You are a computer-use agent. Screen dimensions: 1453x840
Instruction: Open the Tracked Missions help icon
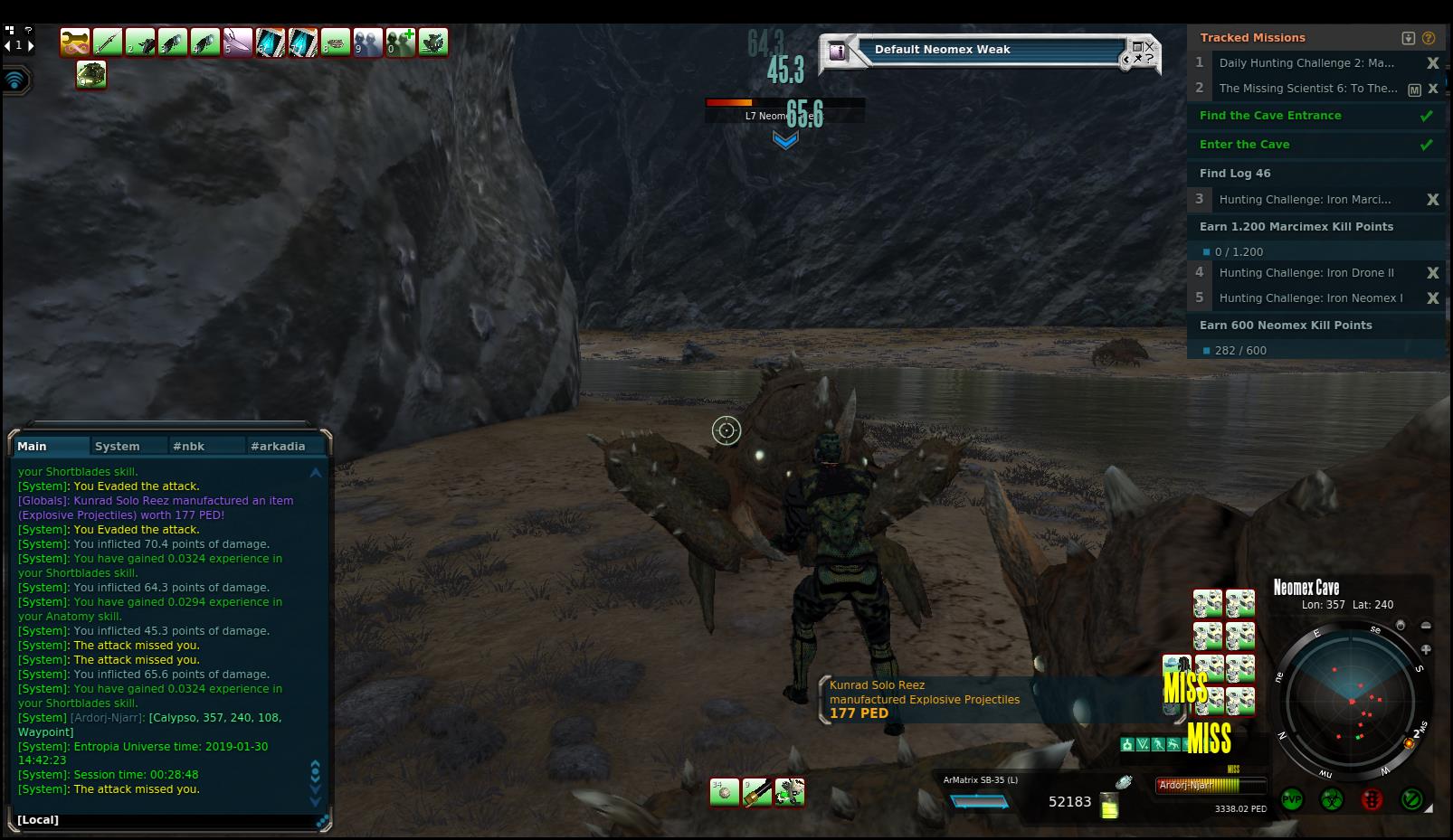1429,38
